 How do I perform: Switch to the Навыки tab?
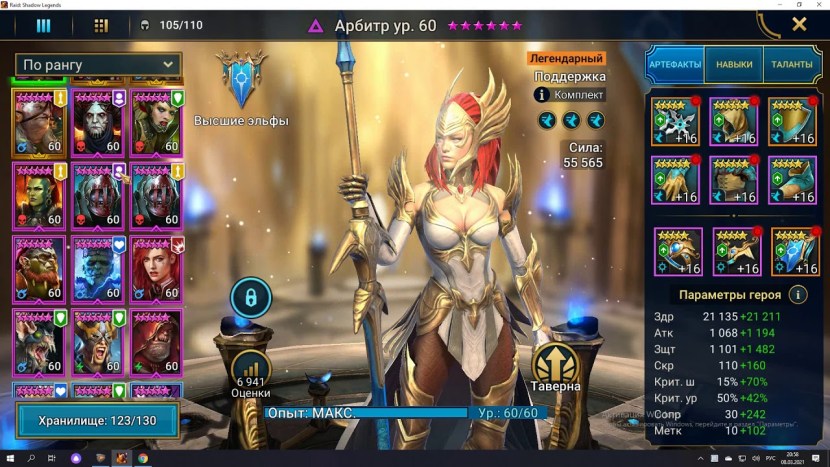tap(734, 65)
